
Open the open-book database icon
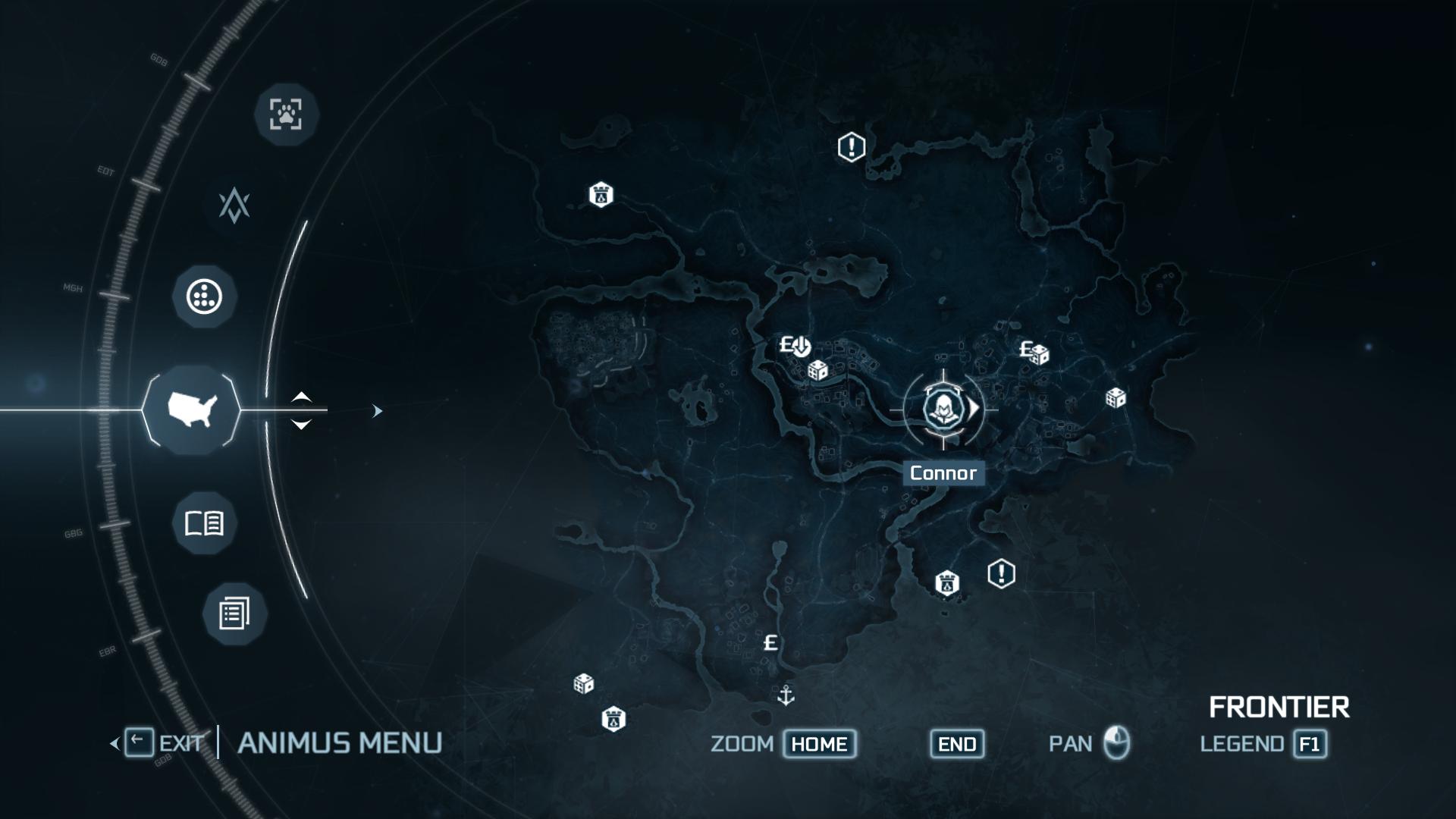(204, 523)
